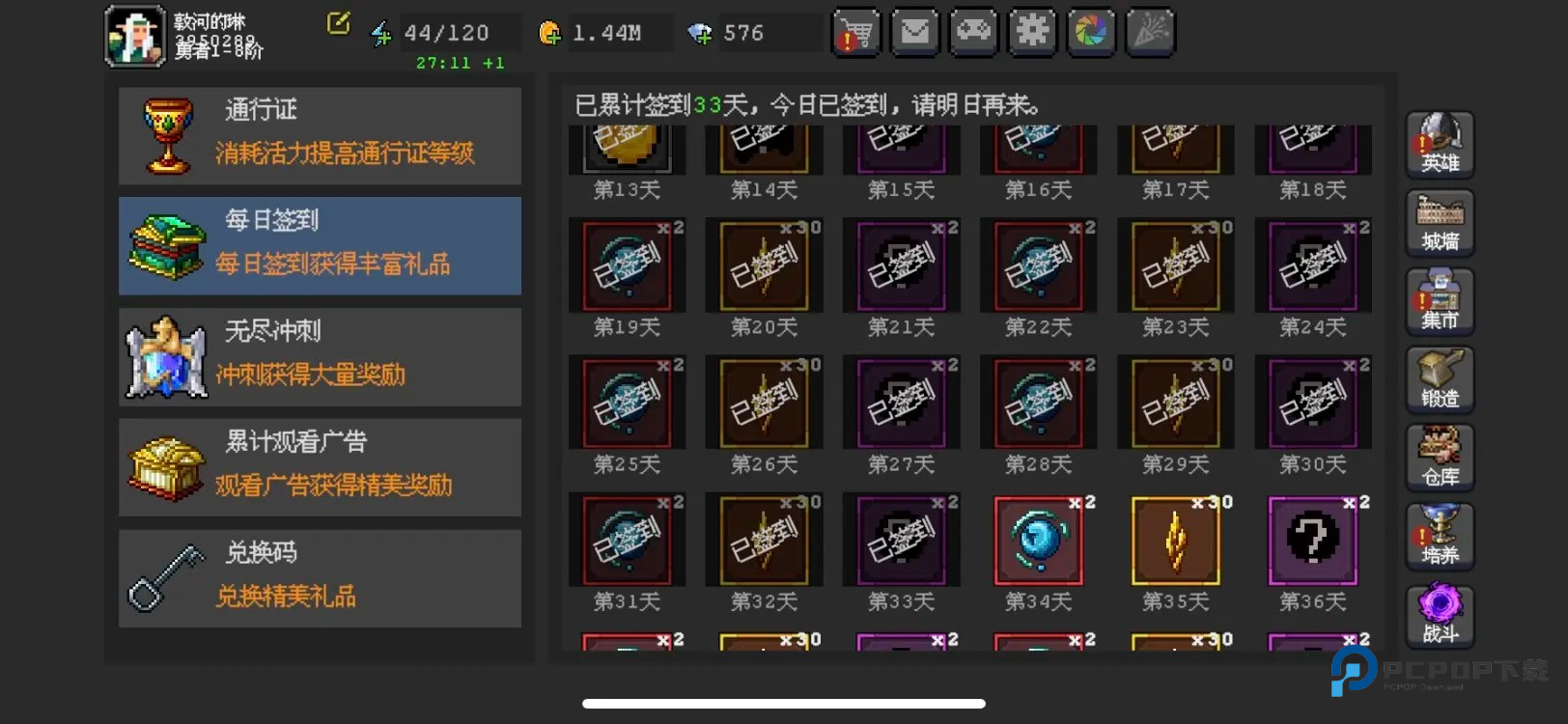Select the day 34 blue orb reward
Screen dimensions: 1568x724
[1038, 541]
